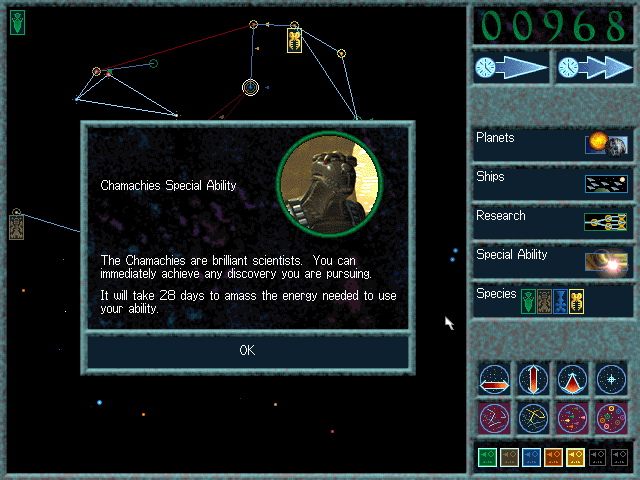This screenshot has height=480, width=640.
Task: Open the Planets list
Action: (553, 143)
